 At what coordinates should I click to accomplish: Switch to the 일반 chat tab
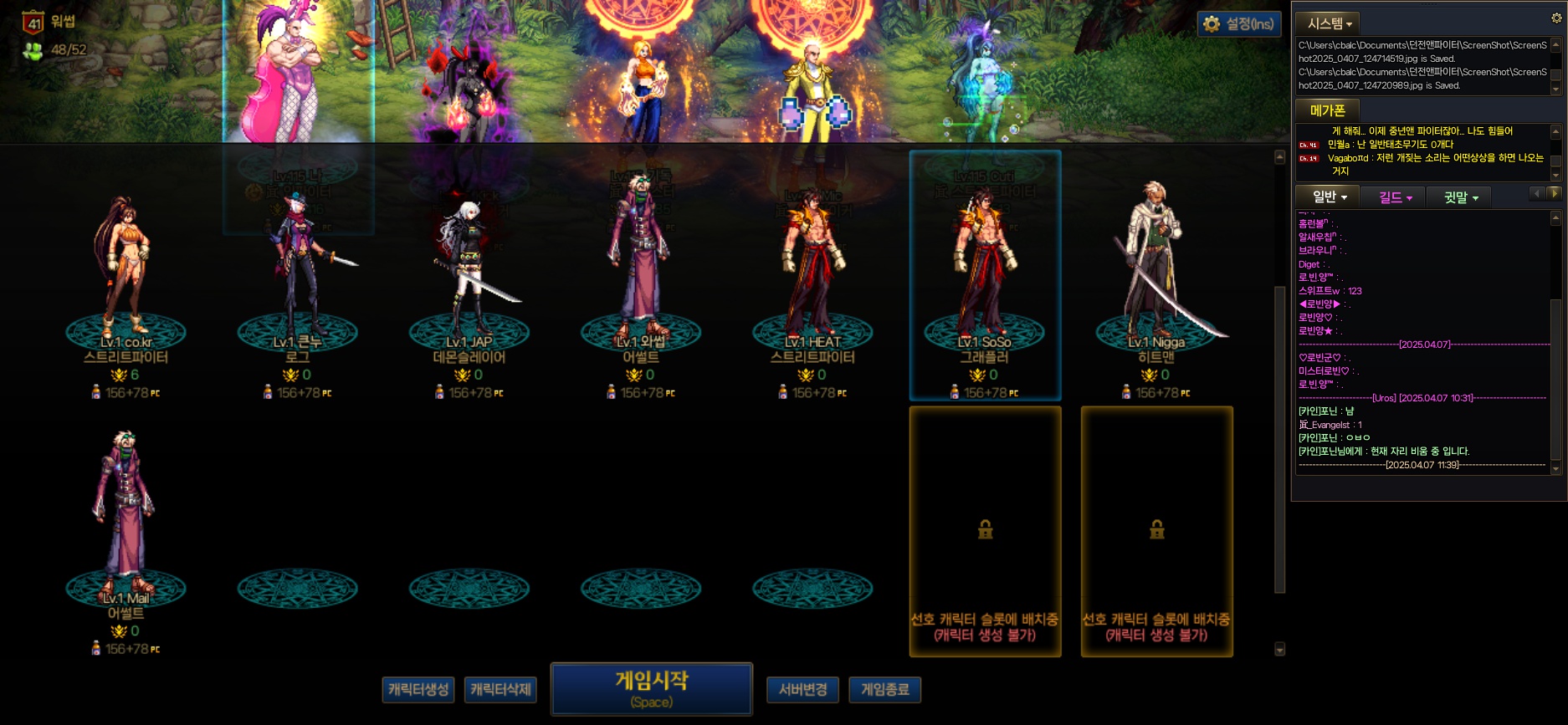click(1329, 197)
